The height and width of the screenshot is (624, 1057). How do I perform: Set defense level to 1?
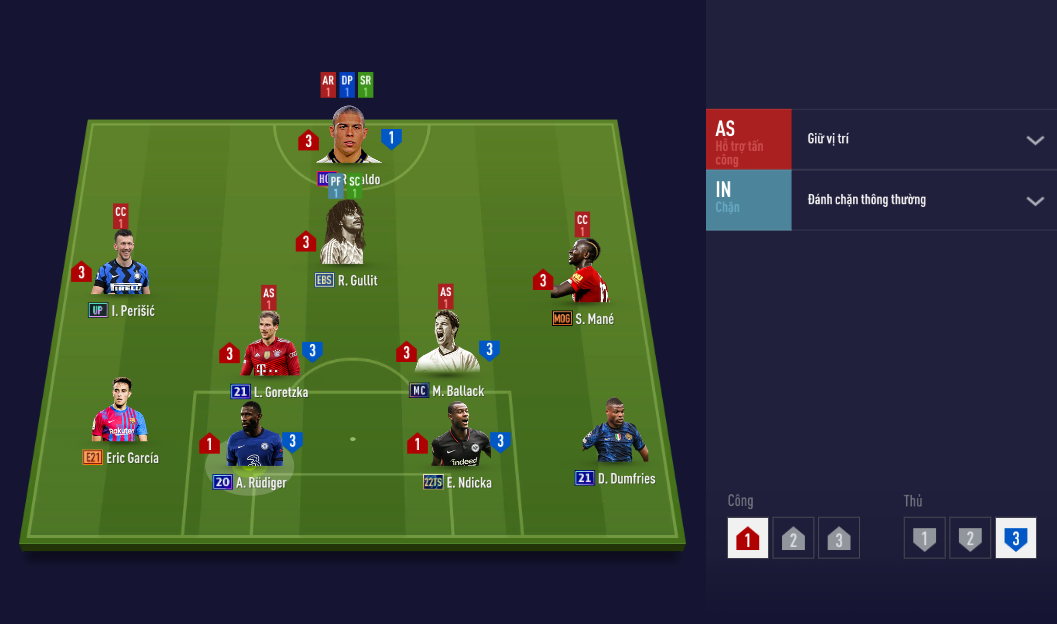click(x=924, y=538)
